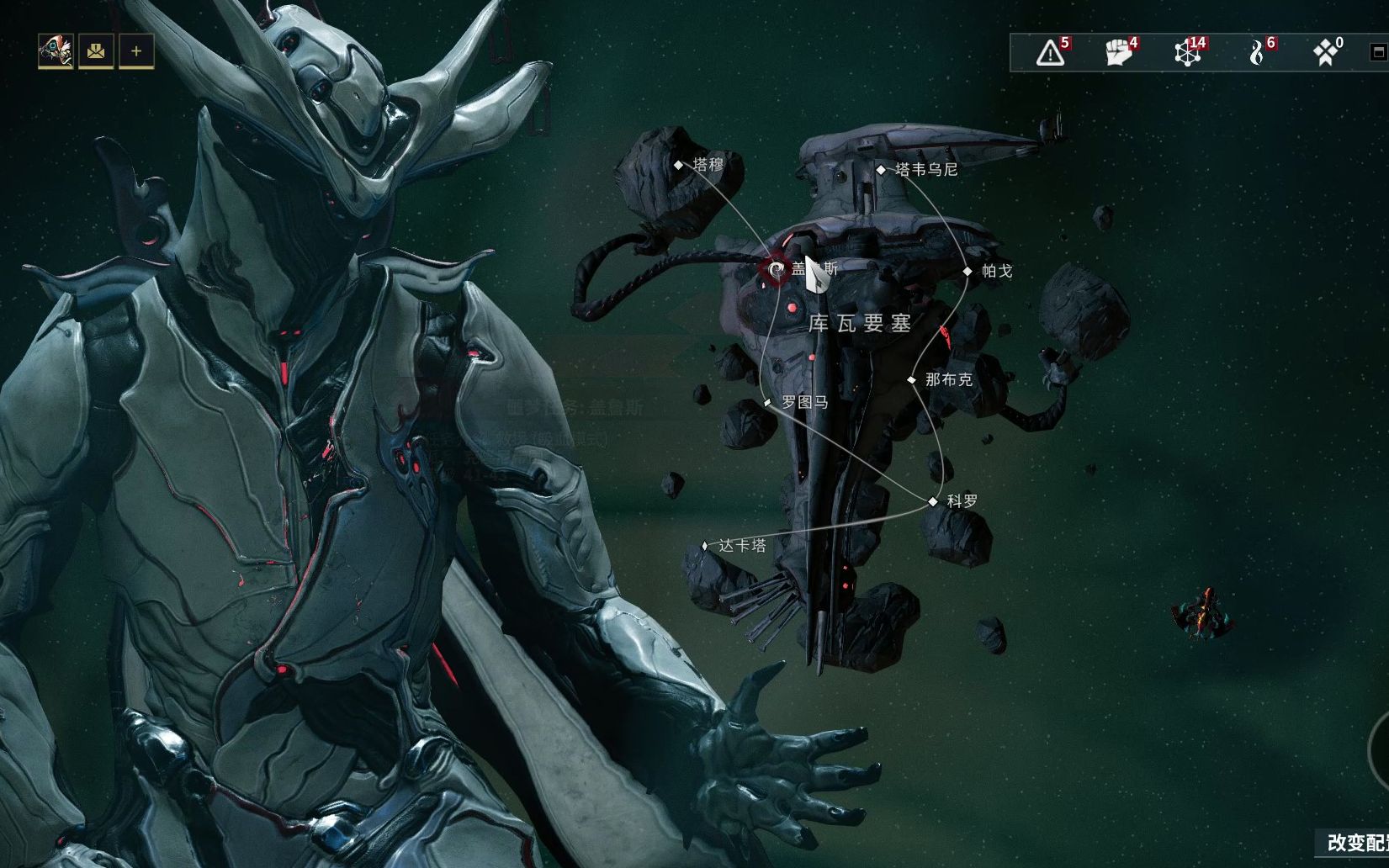
Task: Click the 改变配置 loadout button
Action: [1356, 843]
